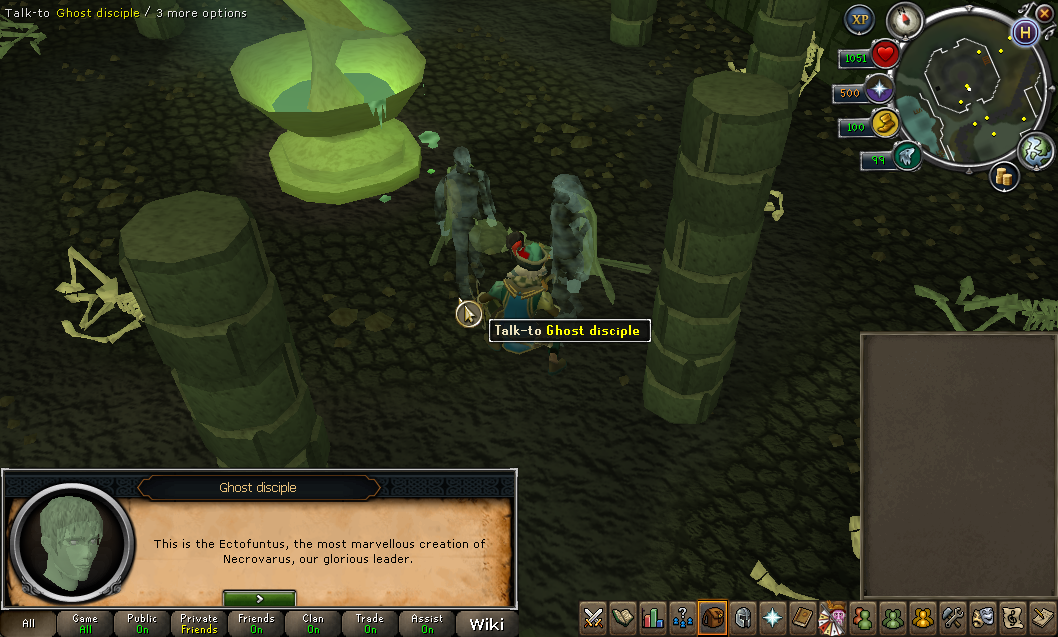1058x637 pixels.
Task: Select the All chat tab
Action: tap(28, 624)
